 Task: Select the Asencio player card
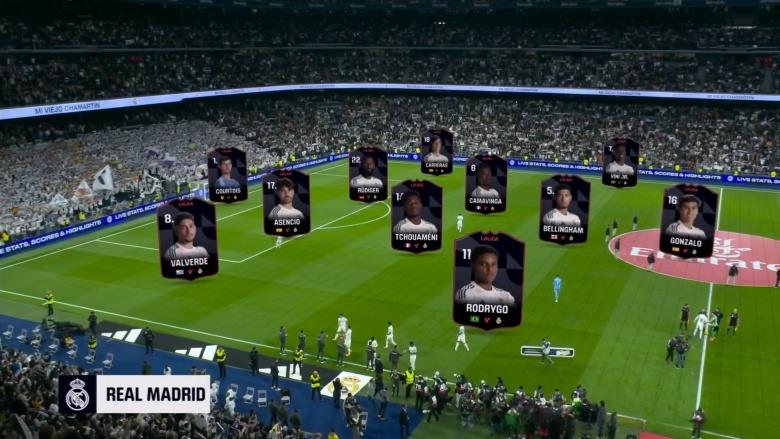point(286,202)
